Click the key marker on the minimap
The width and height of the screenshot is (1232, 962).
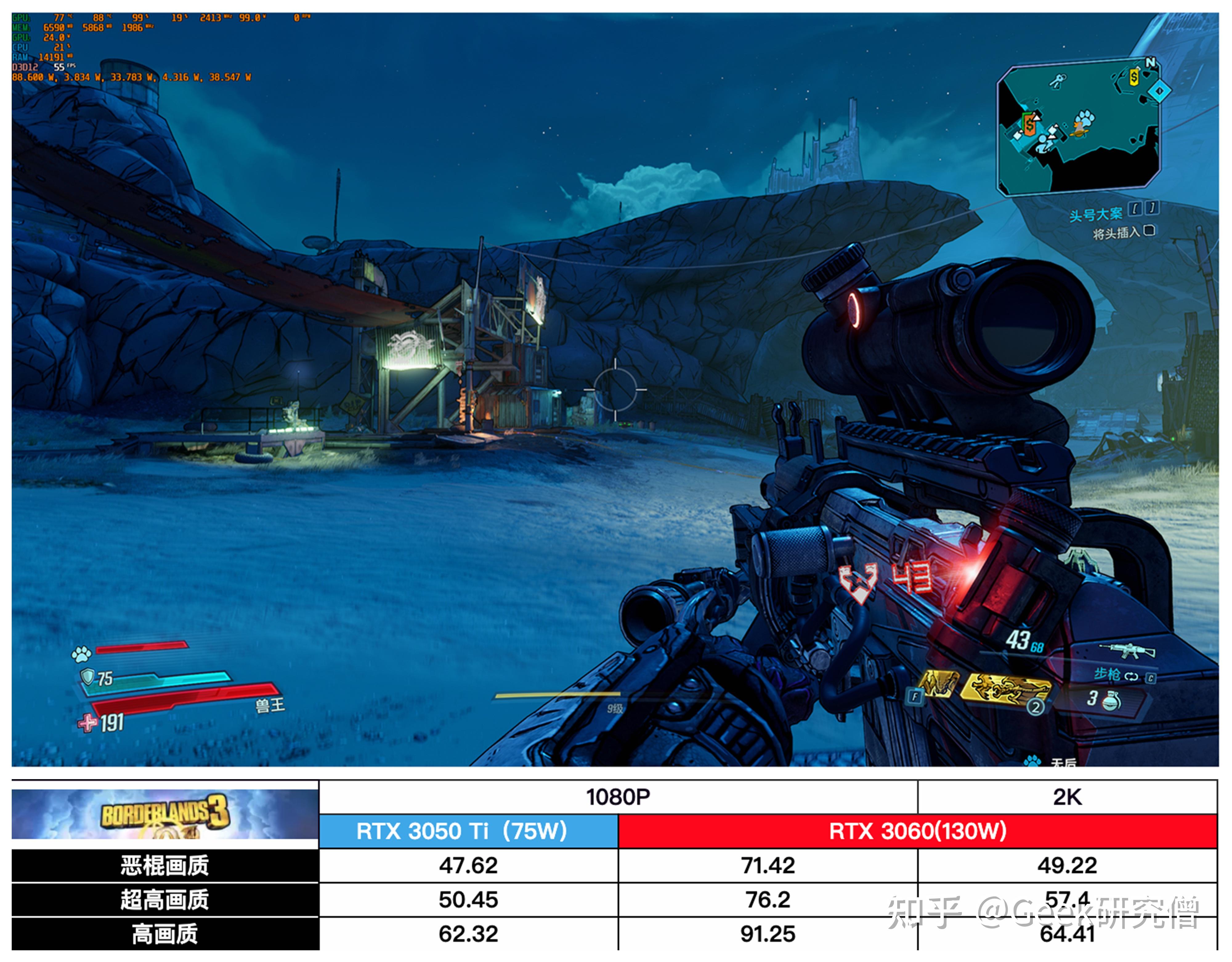[x=1057, y=81]
